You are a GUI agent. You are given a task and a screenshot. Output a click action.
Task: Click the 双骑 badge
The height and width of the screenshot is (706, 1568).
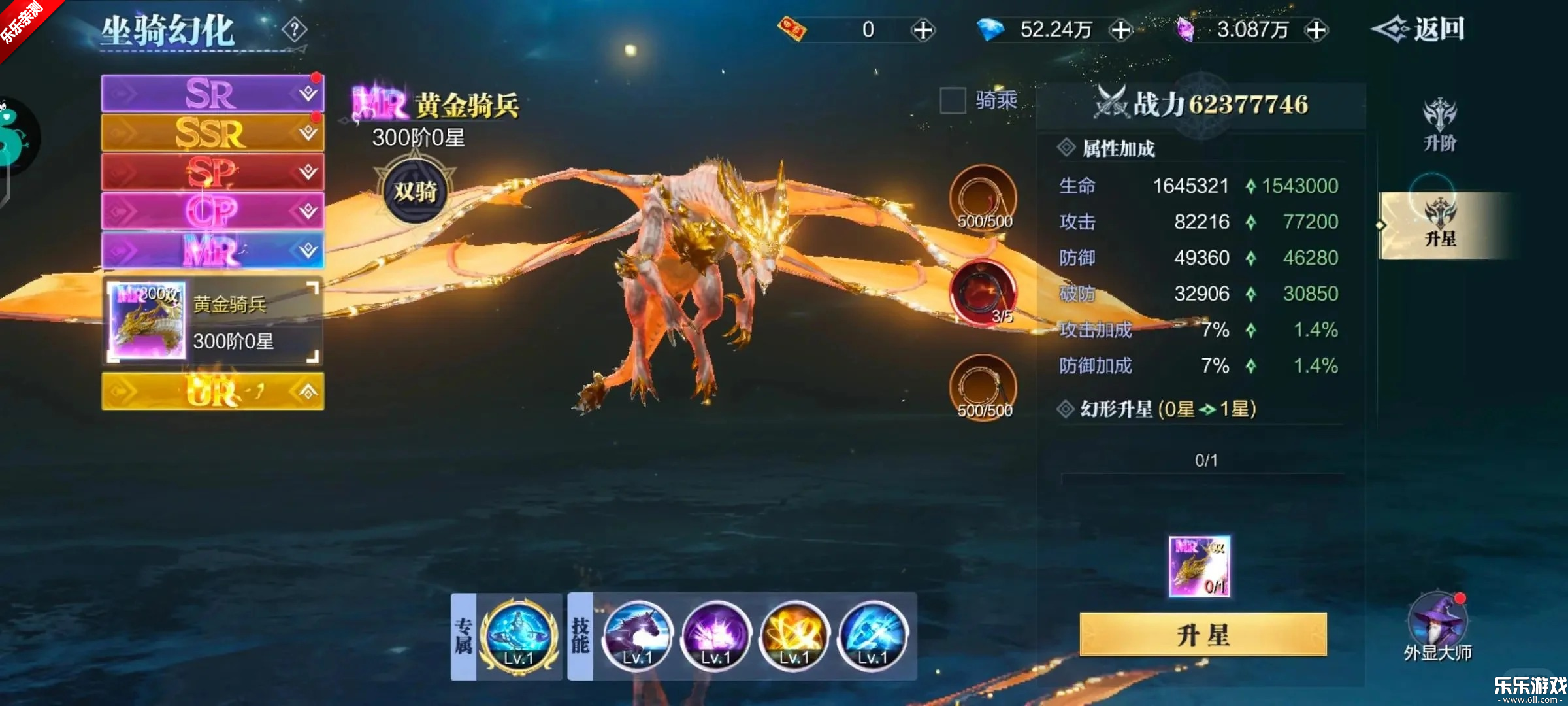(x=415, y=192)
